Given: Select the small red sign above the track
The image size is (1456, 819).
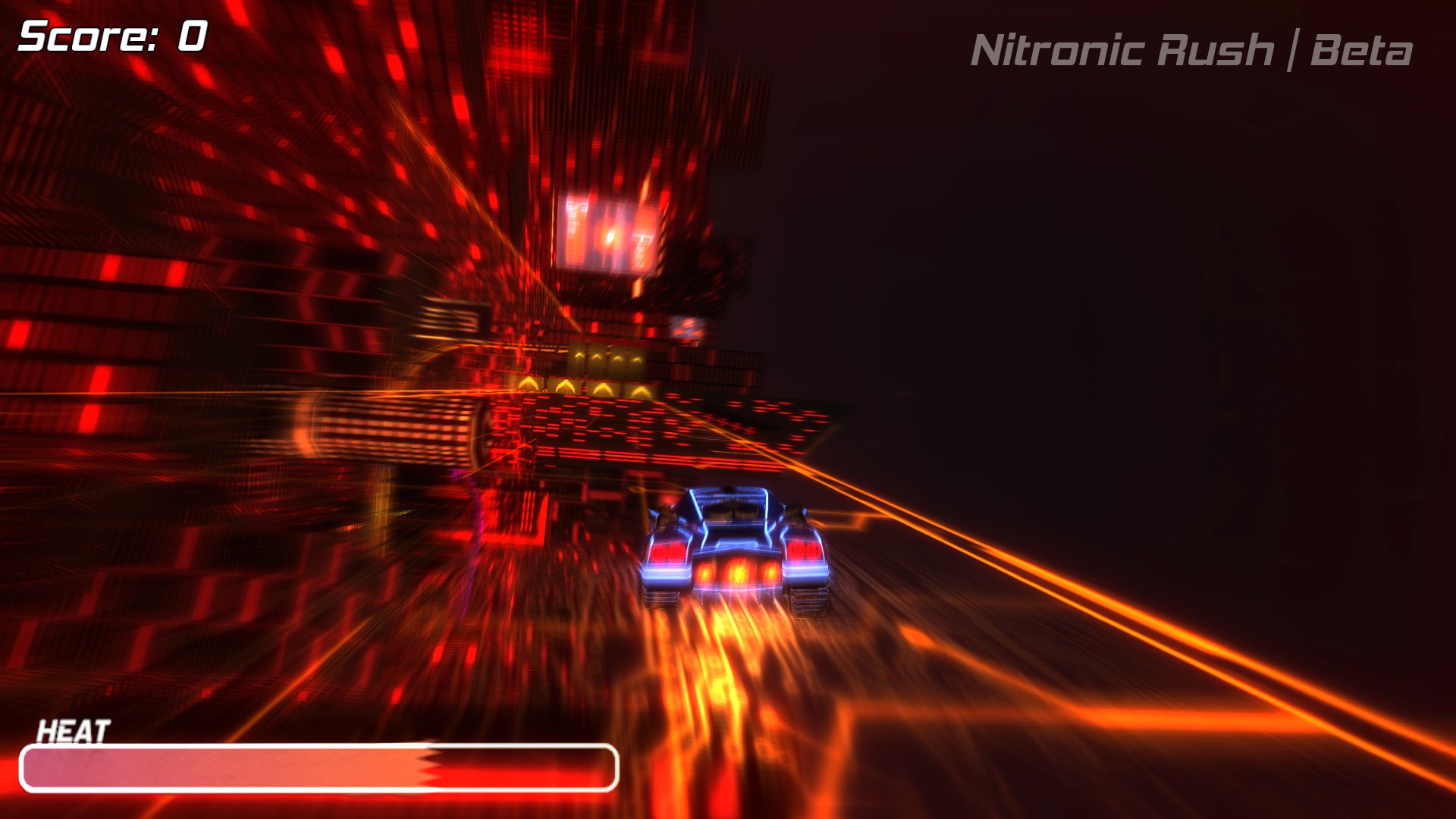Looking at the screenshot, I should 689,328.
